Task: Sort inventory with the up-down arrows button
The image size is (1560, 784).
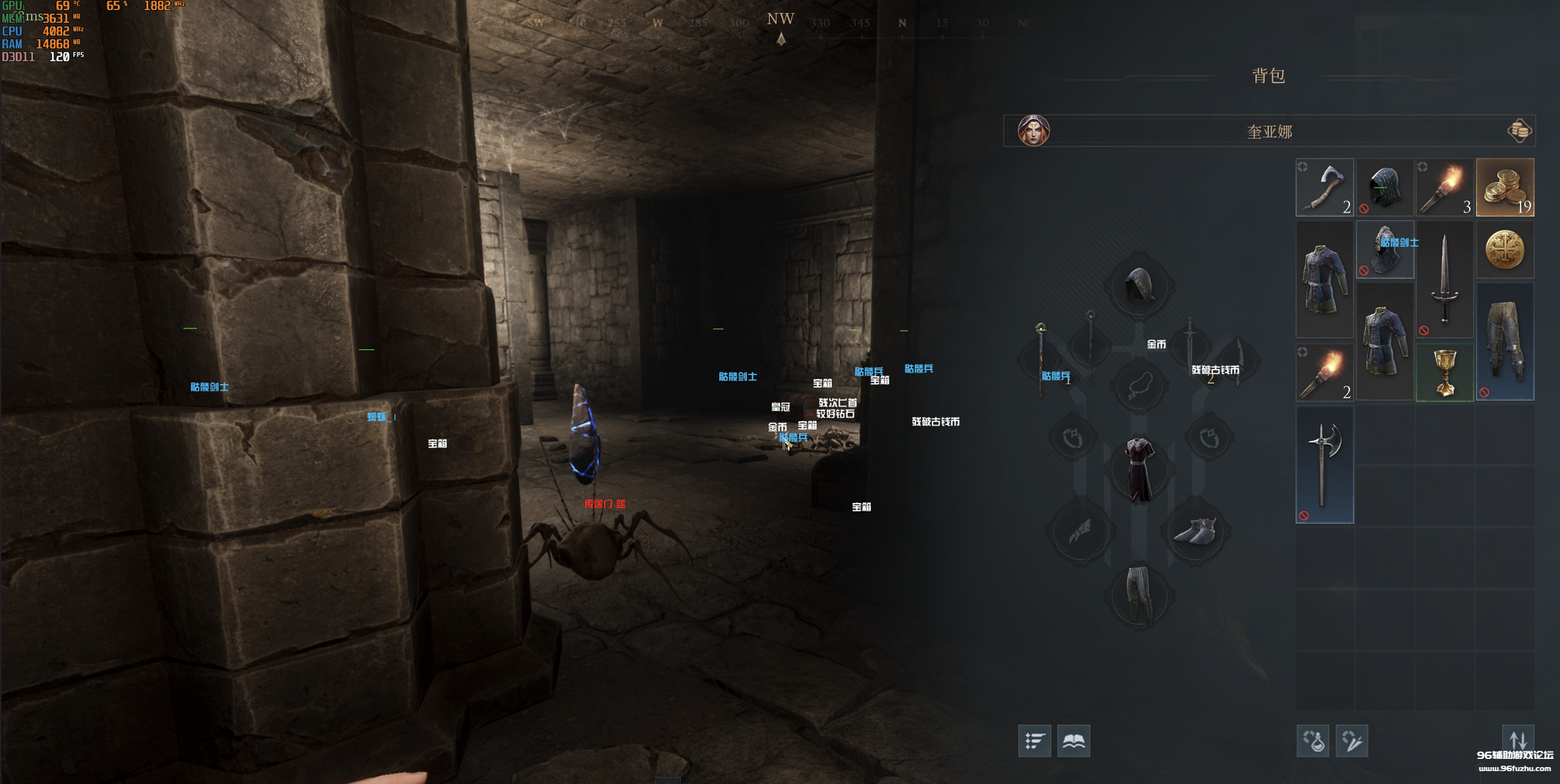Action: [x=1518, y=738]
